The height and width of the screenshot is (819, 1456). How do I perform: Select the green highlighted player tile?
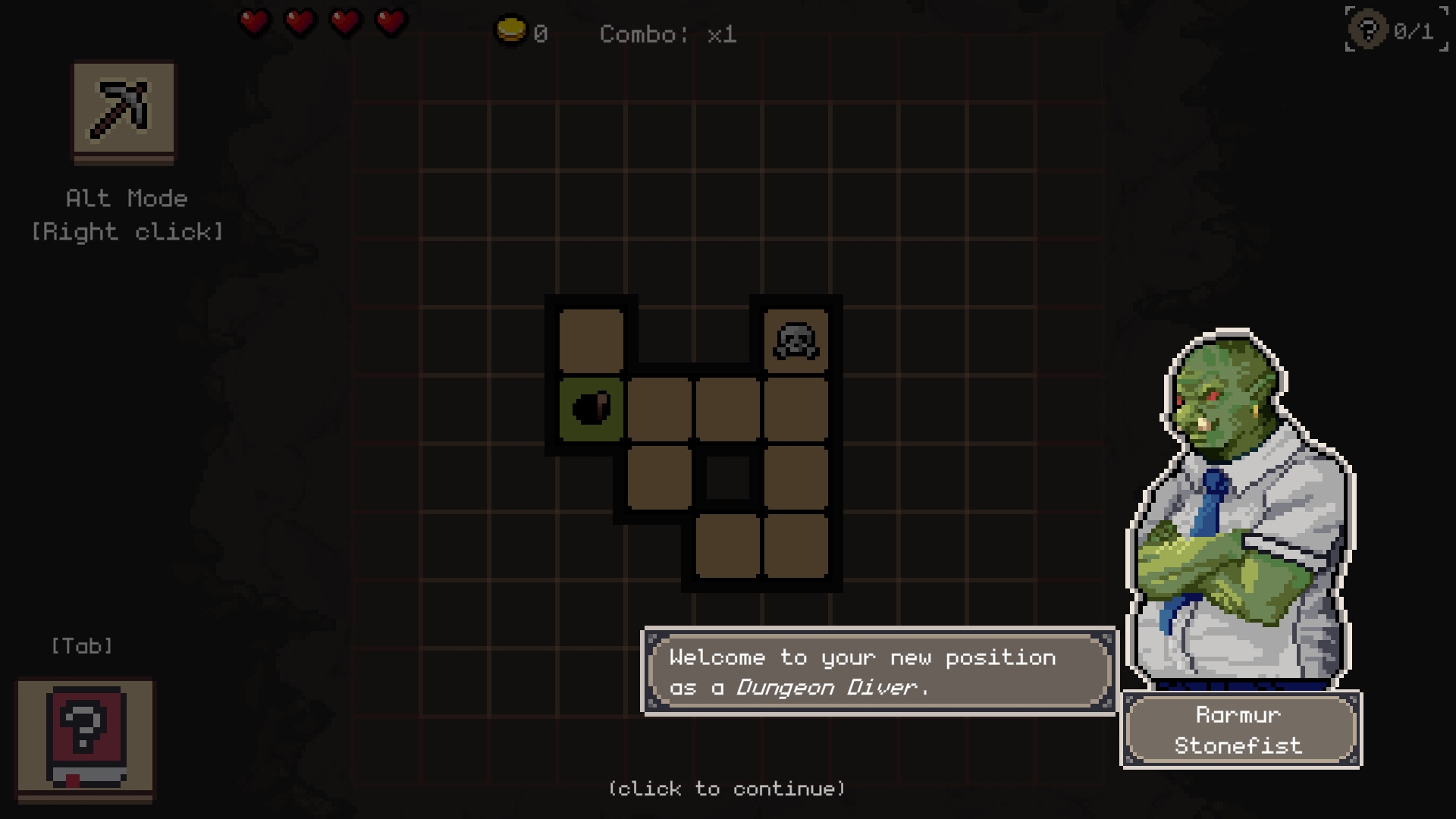click(591, 409)
